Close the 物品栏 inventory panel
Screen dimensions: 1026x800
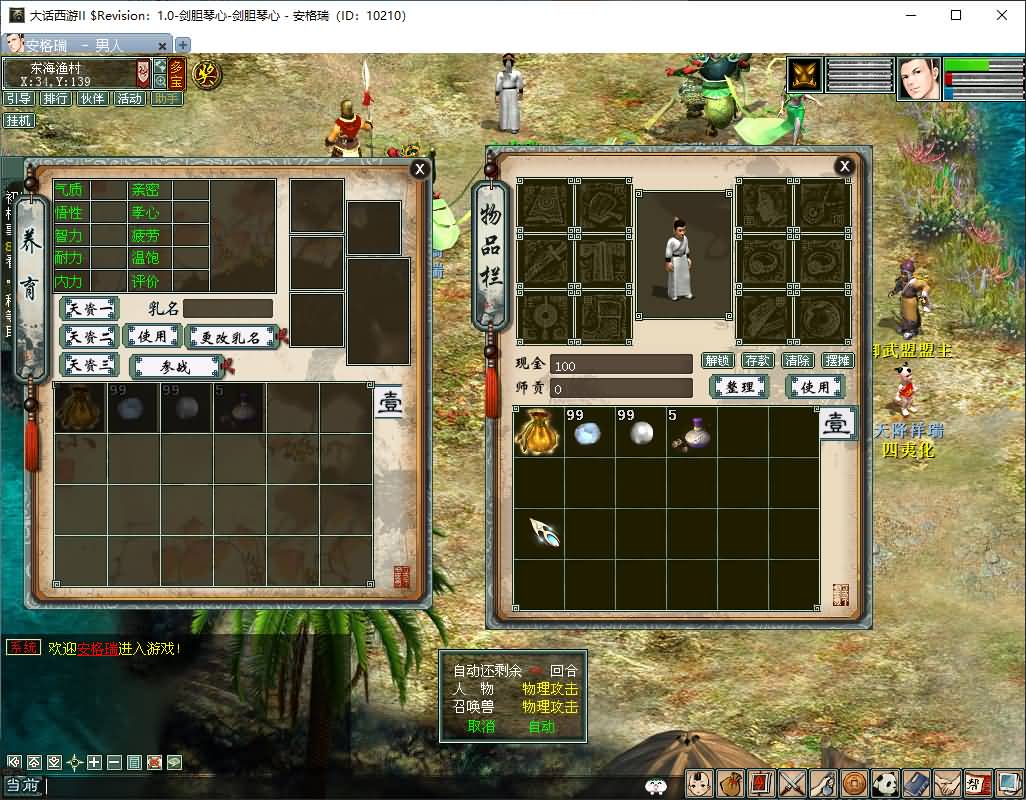click(x=845, y=166)
